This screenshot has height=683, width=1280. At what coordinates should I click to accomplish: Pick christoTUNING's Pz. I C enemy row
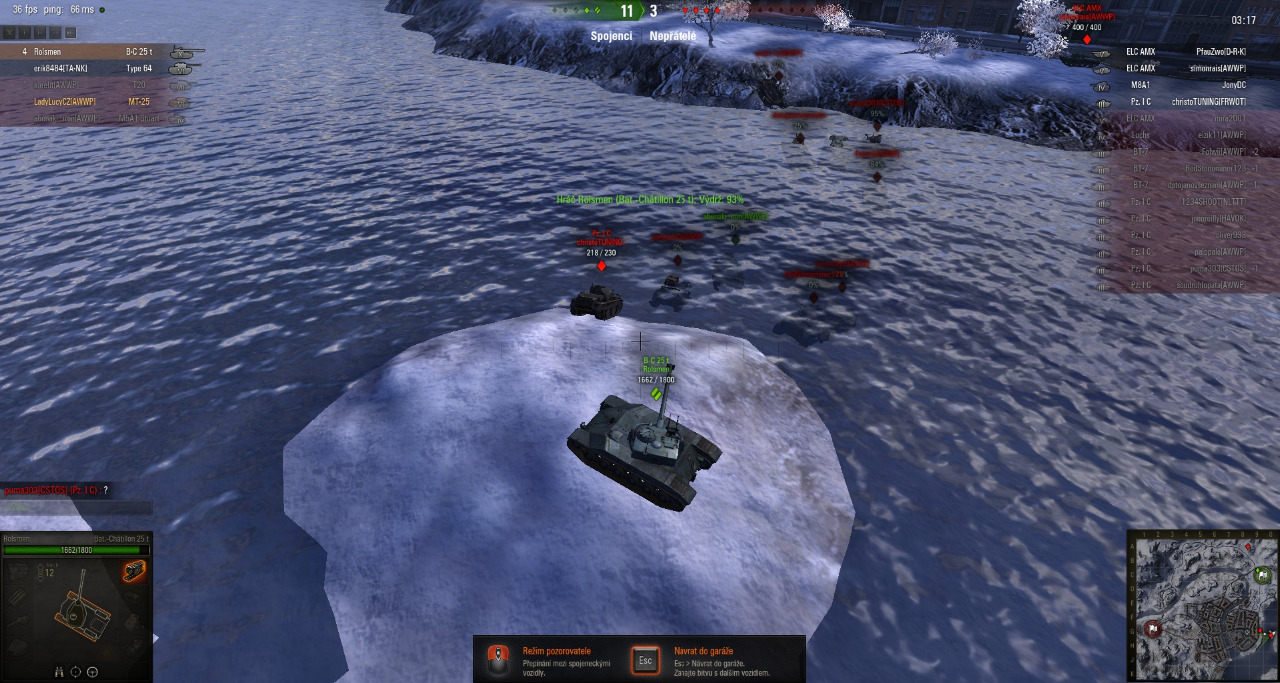[x=1180, y=101]
